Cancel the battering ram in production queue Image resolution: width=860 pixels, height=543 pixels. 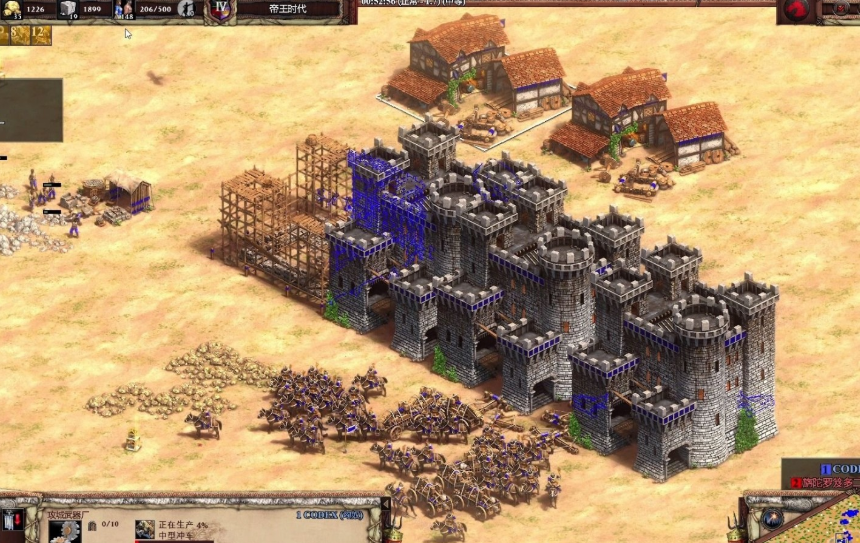point(146,530)
